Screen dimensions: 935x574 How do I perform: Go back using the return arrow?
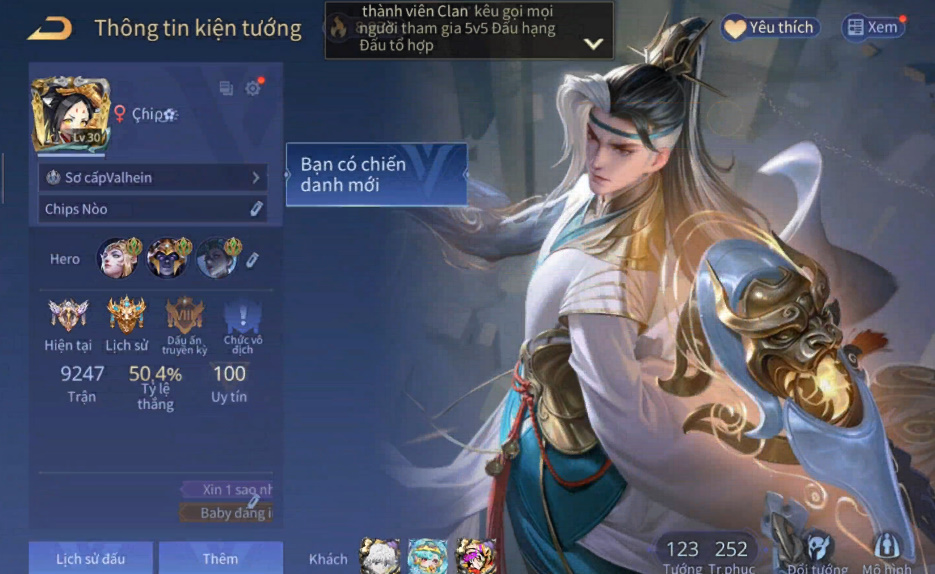point(49,28)
